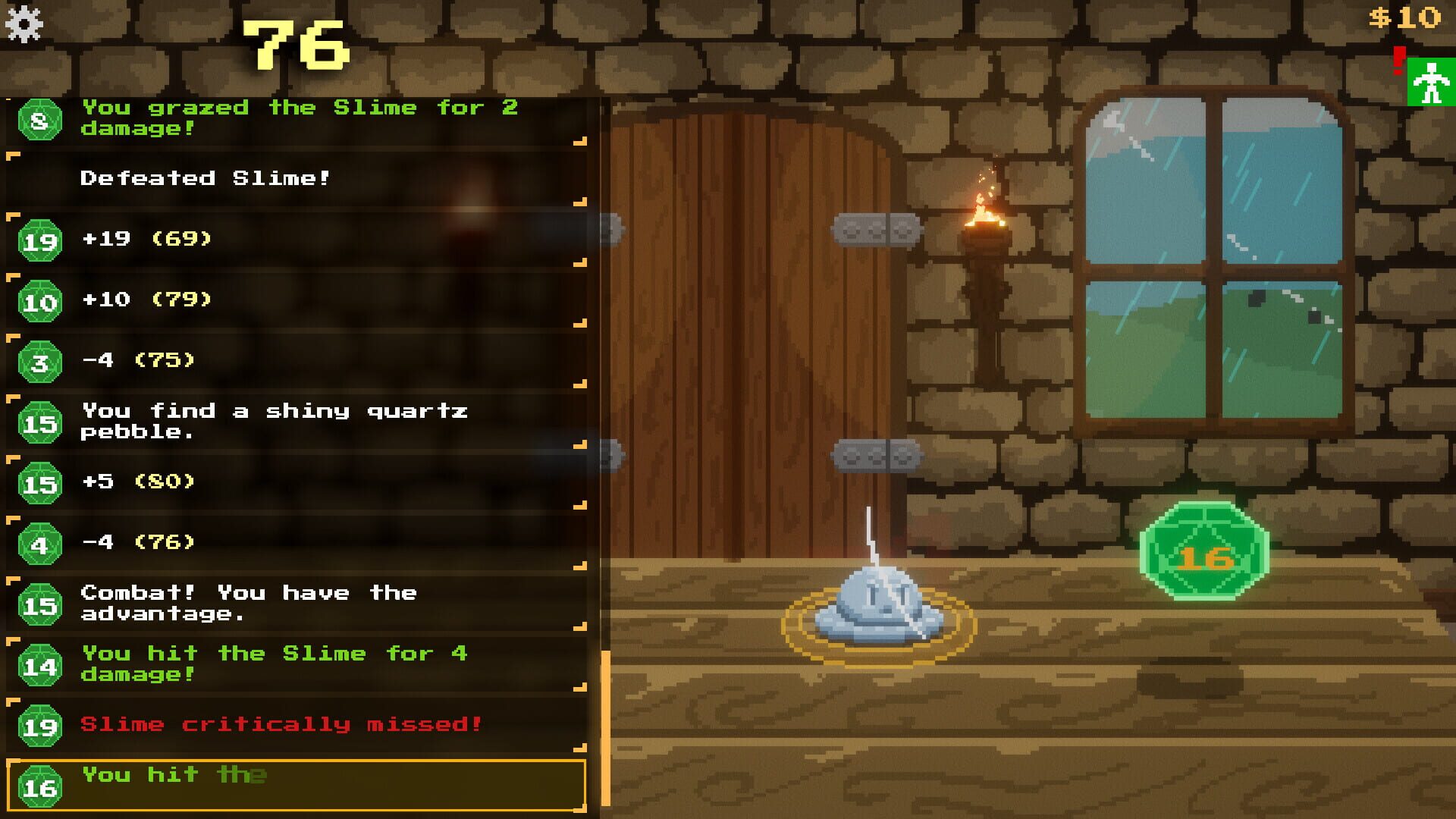
Task: Click the d20 icon next to "+19 (69)"
Action: point(42,239)
